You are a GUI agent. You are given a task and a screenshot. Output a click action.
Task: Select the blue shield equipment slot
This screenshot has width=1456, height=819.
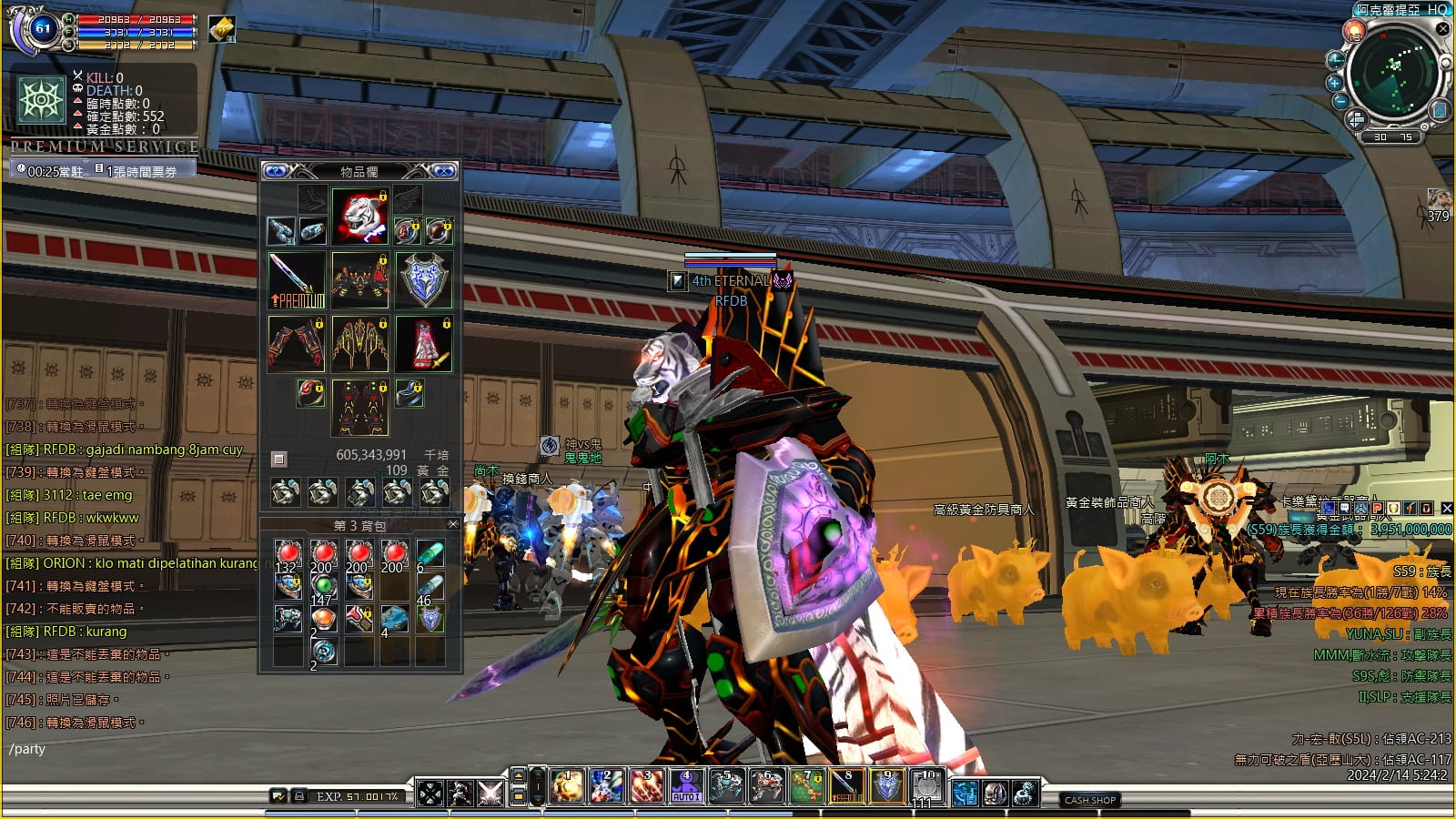pyautogui.click(x=424, y=280)
